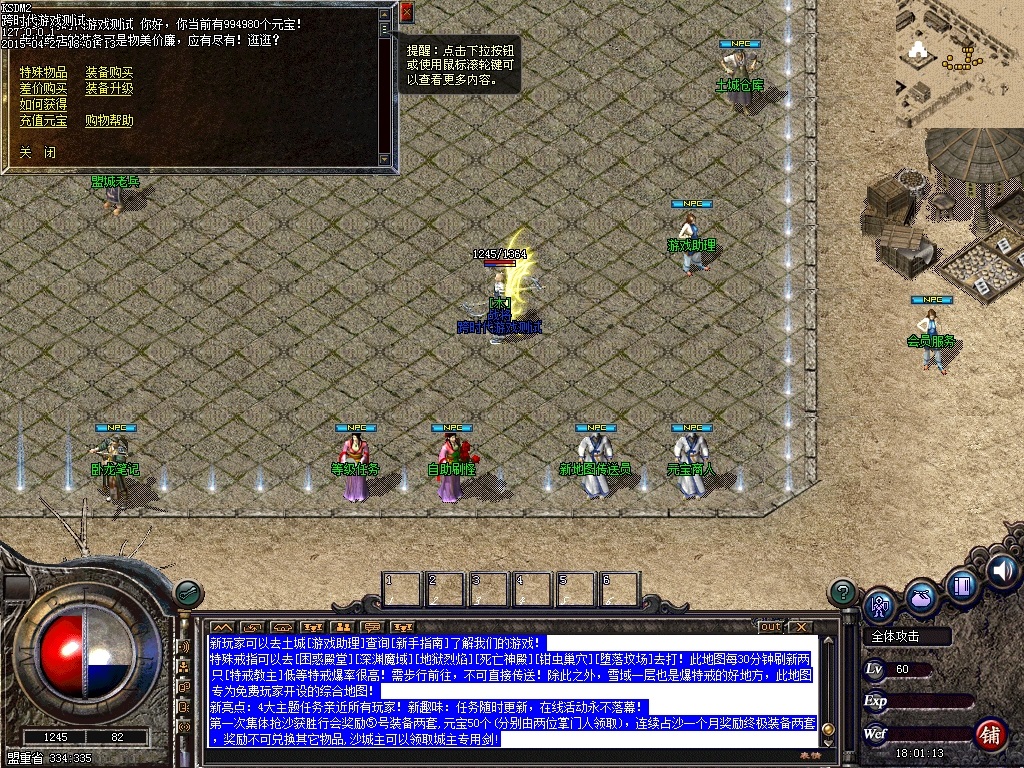Viewport: 1024px width, 768px height.
Task: Open the skills book icon
Action: (961, 585)
